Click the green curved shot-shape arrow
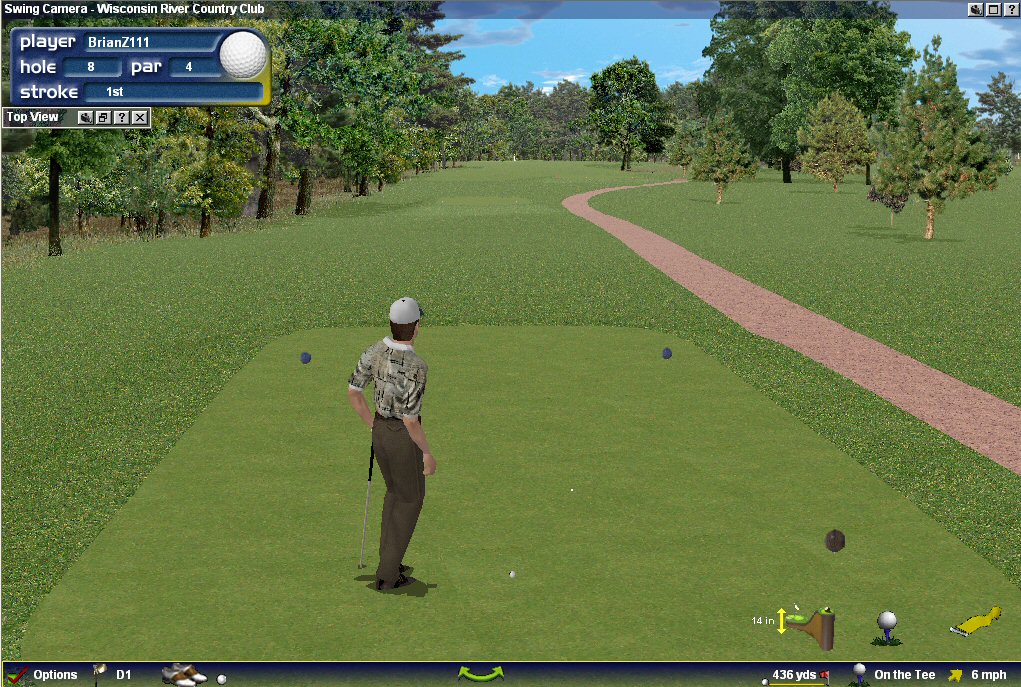 (x=480, y=674)
